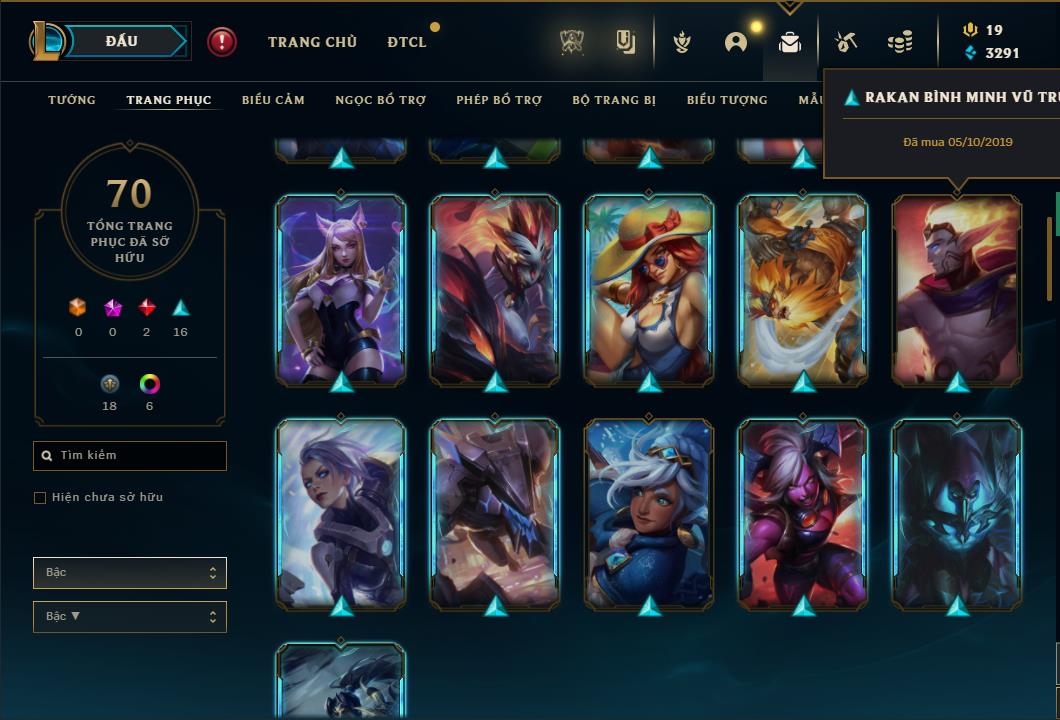Open the ĐTCL menu entry
This screenshot has height=720, width=1060.
407,42
